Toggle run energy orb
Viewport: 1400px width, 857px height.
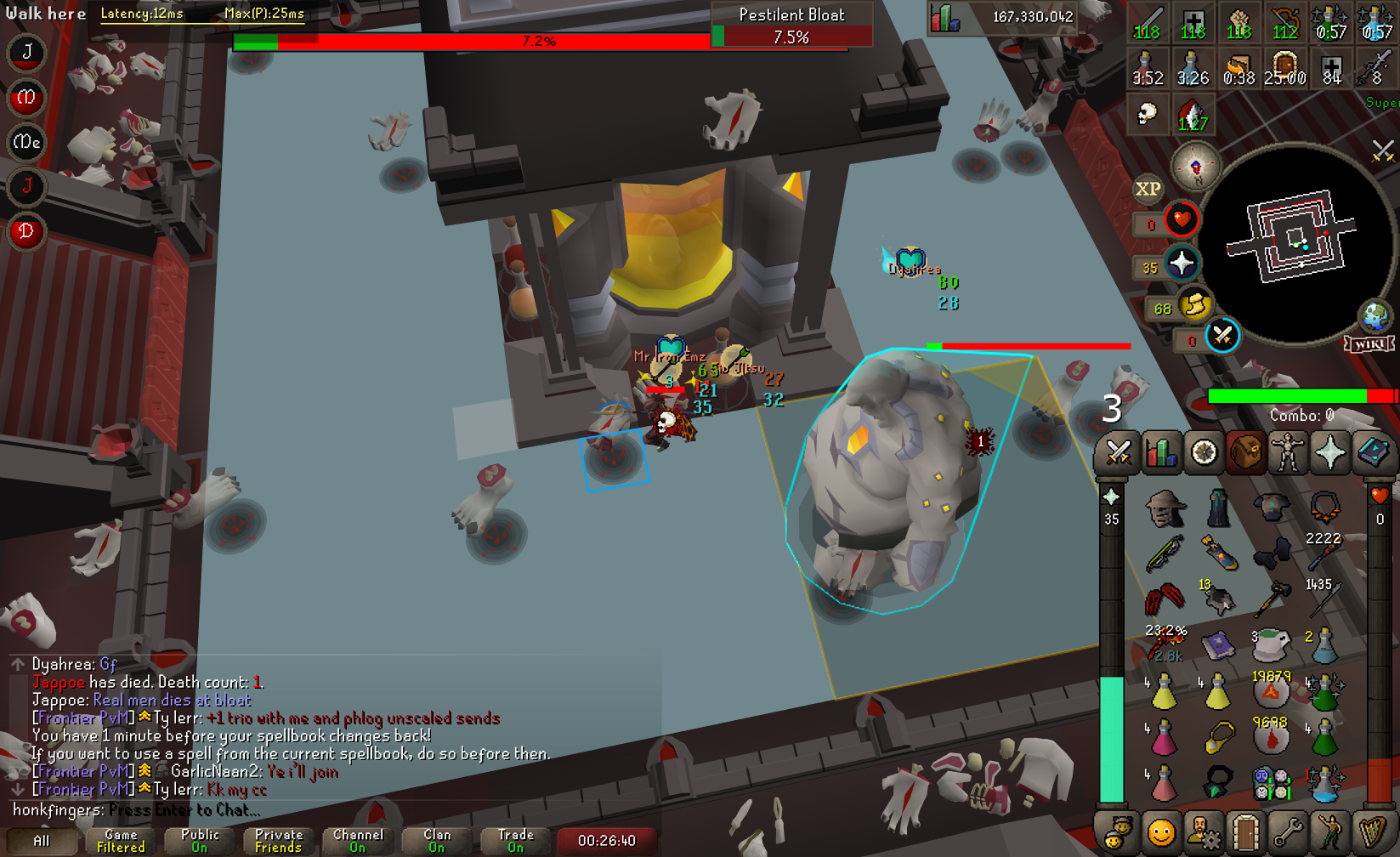(1193, 304)
